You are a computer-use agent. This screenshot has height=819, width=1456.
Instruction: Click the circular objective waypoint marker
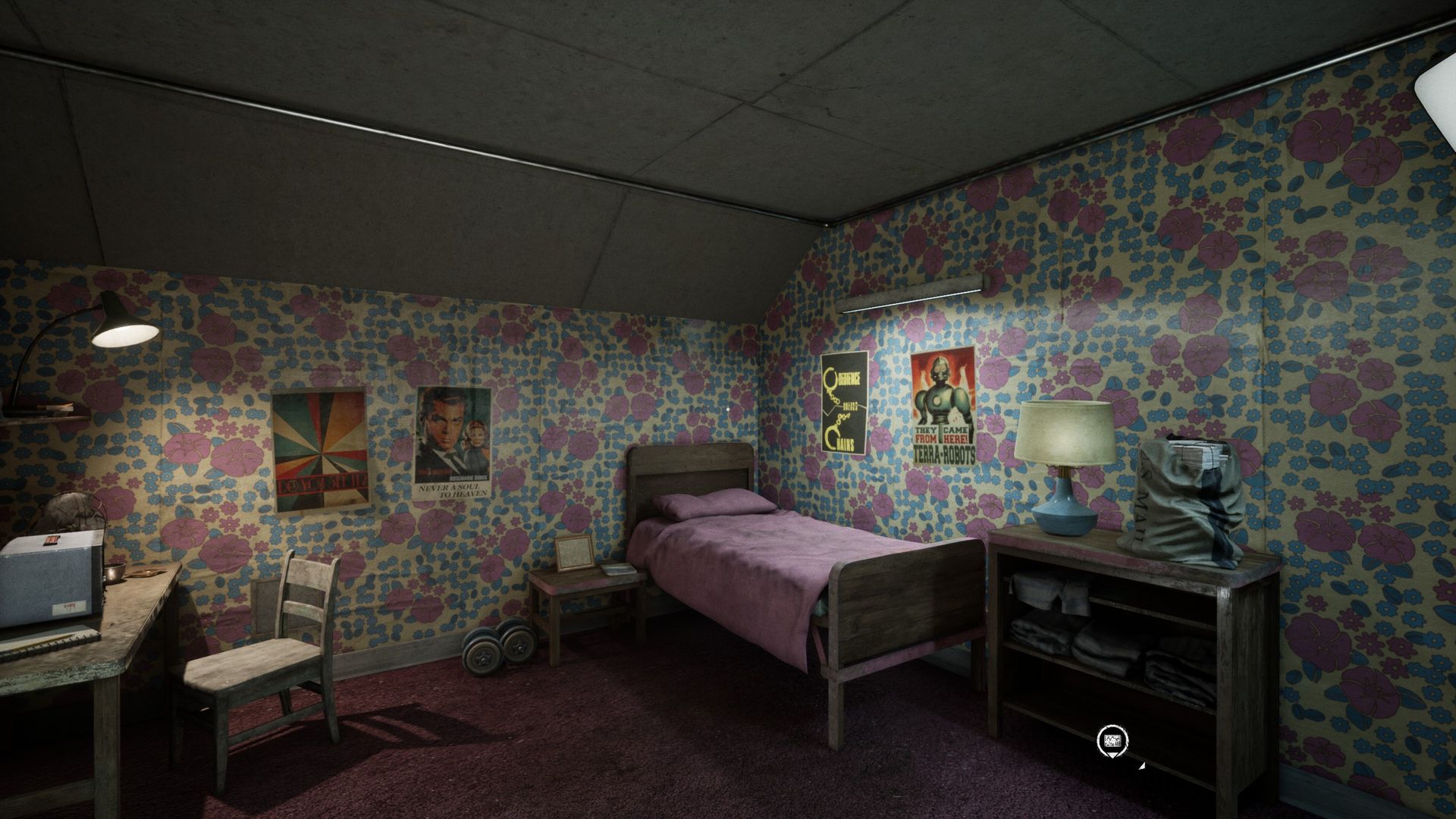point(1112,739)
